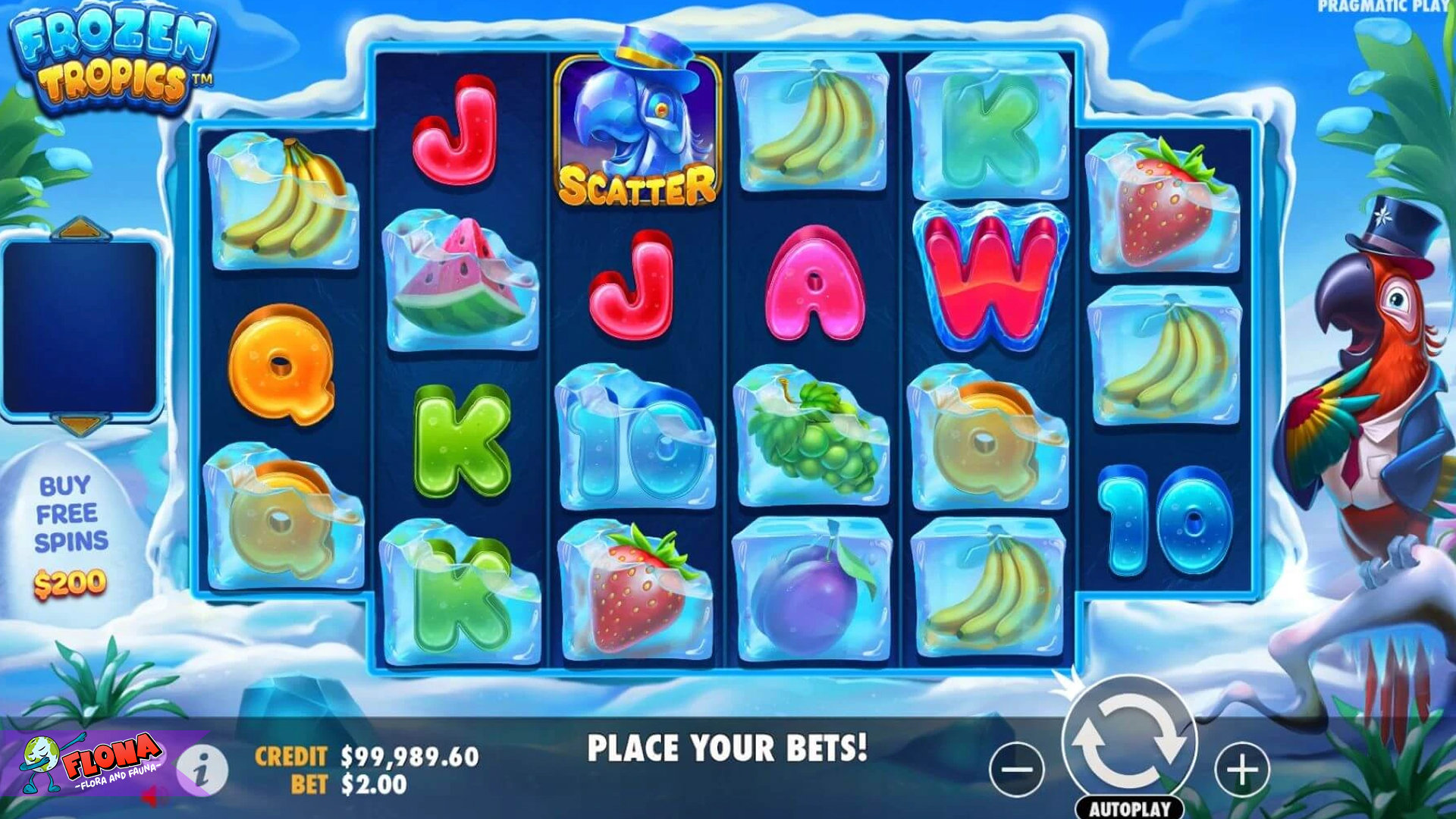Mute the game sound speaker icon
The width and height of the screenshot is (1456, 819).
point(152,796)
